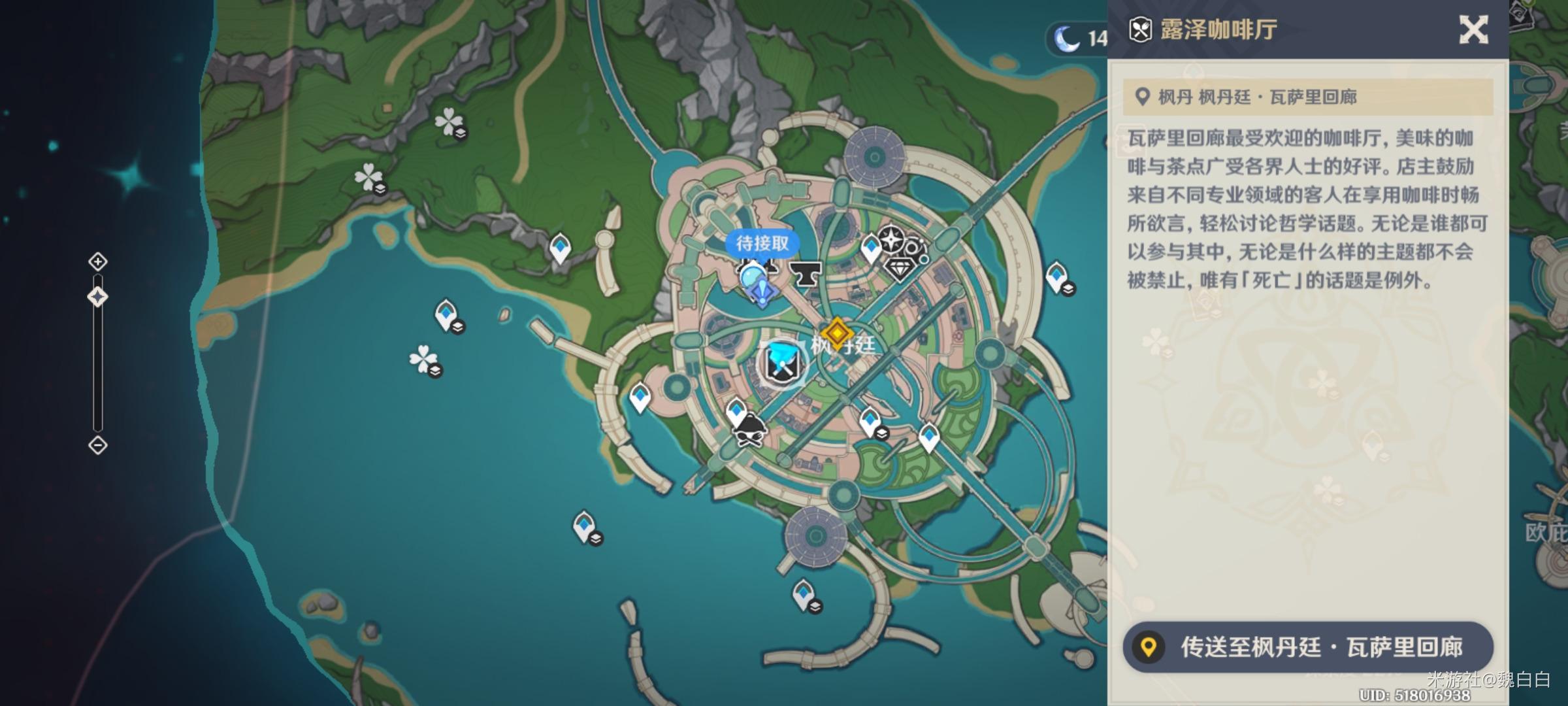Close the 露泽咖啡厅 info panel
1568x706 pixels.
[1473, 30]
